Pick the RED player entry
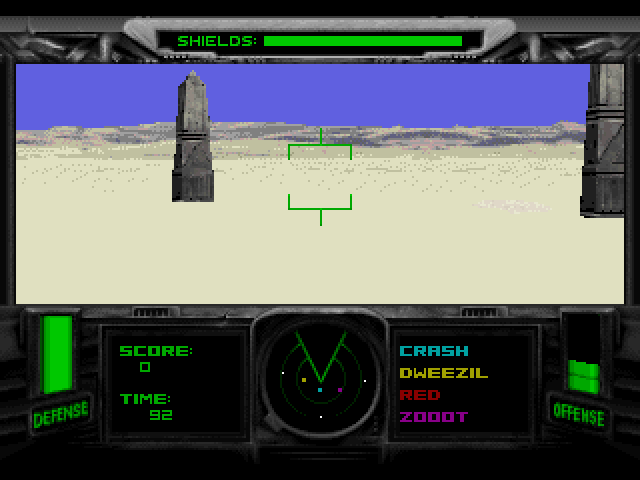The height and width of the screenshot is (480, 640). (419, 395)
